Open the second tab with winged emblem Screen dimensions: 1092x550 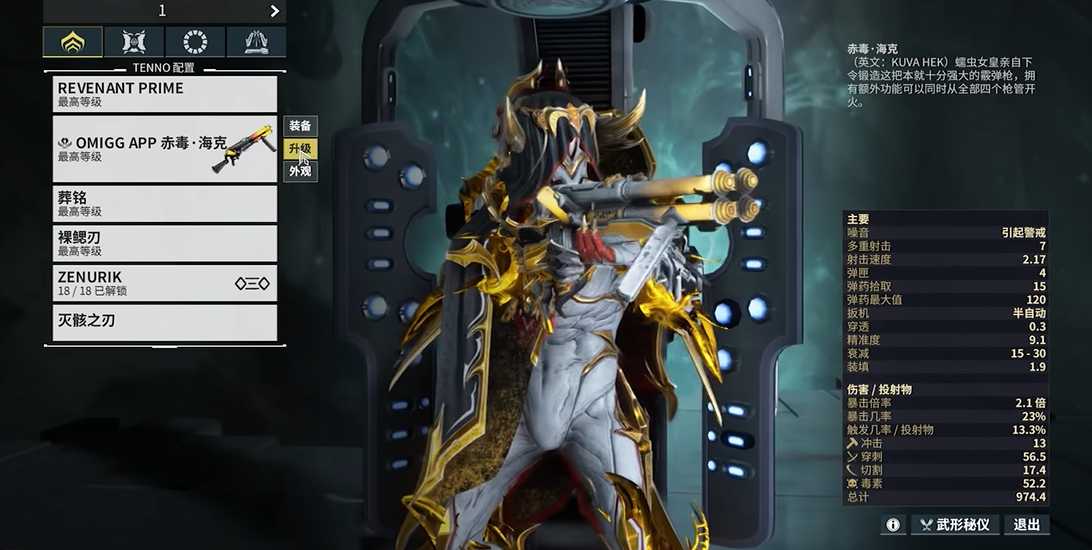(134, 42)
